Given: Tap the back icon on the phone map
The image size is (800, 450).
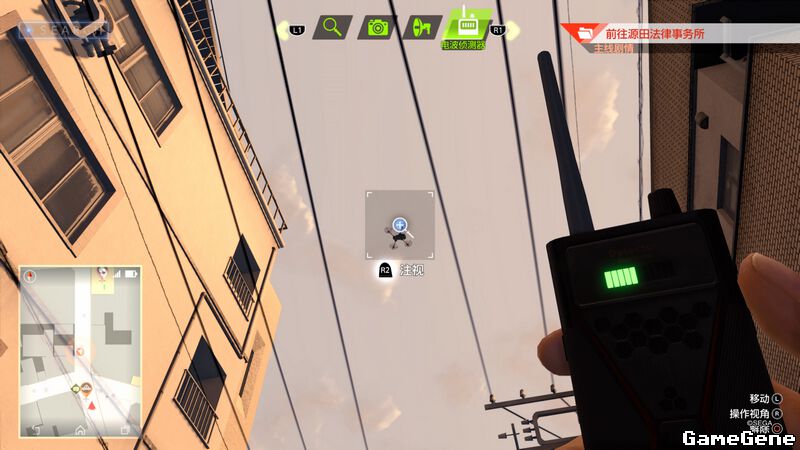Looking at the screenshot, I should click(x=37, y=430).
